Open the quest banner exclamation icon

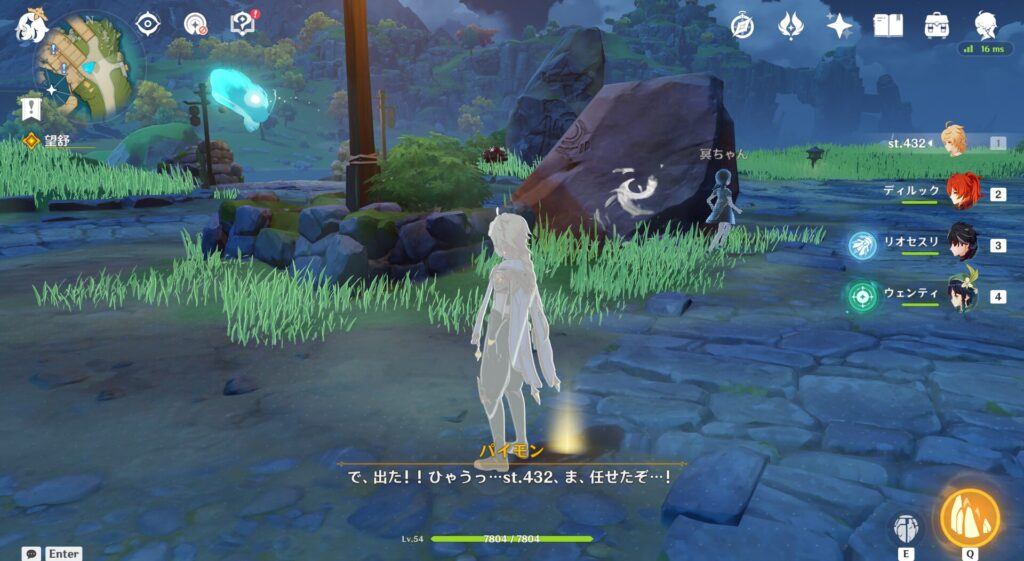[31, 108]
